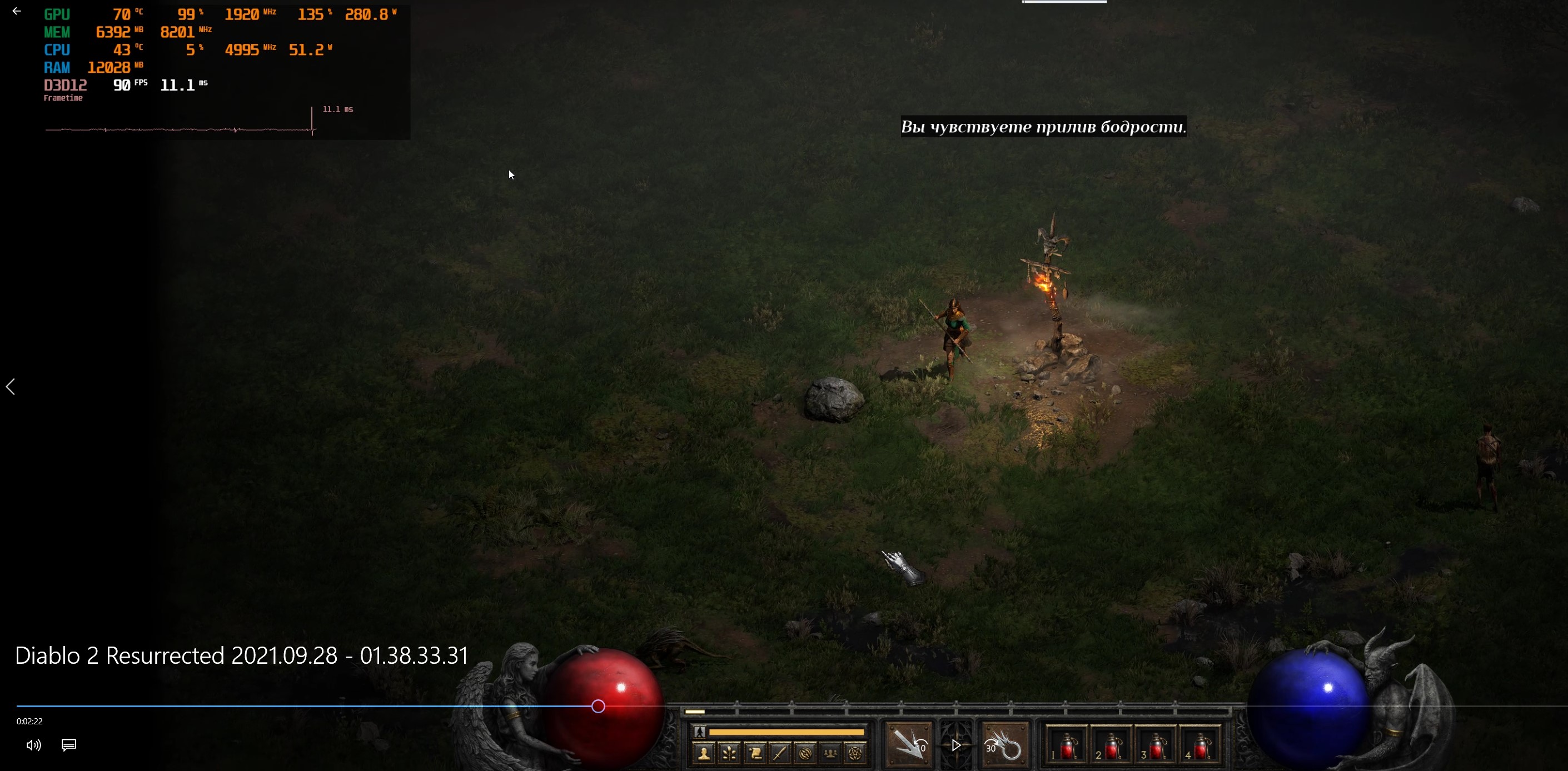1568x771 pixels.
Task: Open the skill tree branch icon
Action: pyautogui.click(x=729, y=754)
